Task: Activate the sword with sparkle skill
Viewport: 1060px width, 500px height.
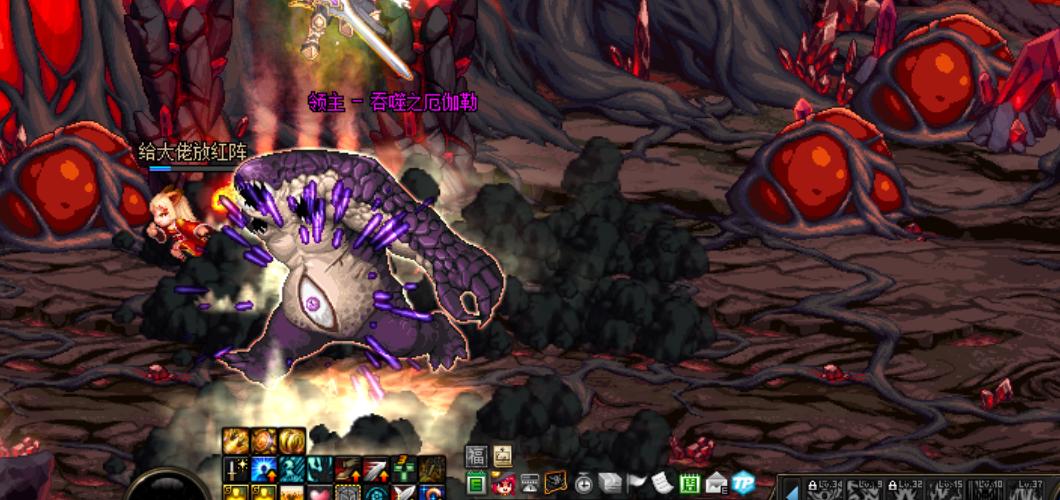Action: point(236,469)
